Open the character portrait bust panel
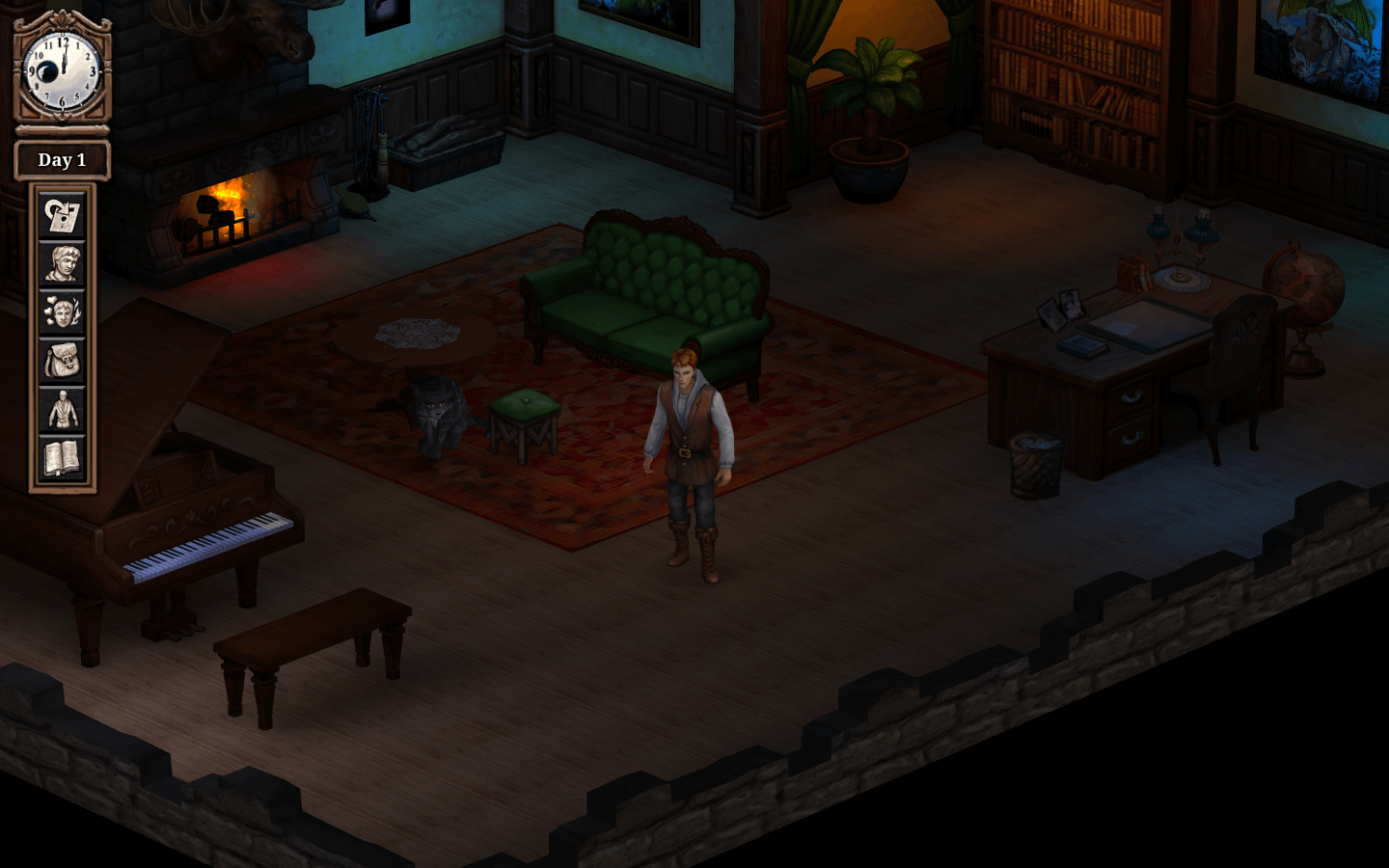Screen dimensions: 1389x868 (62, 264)
